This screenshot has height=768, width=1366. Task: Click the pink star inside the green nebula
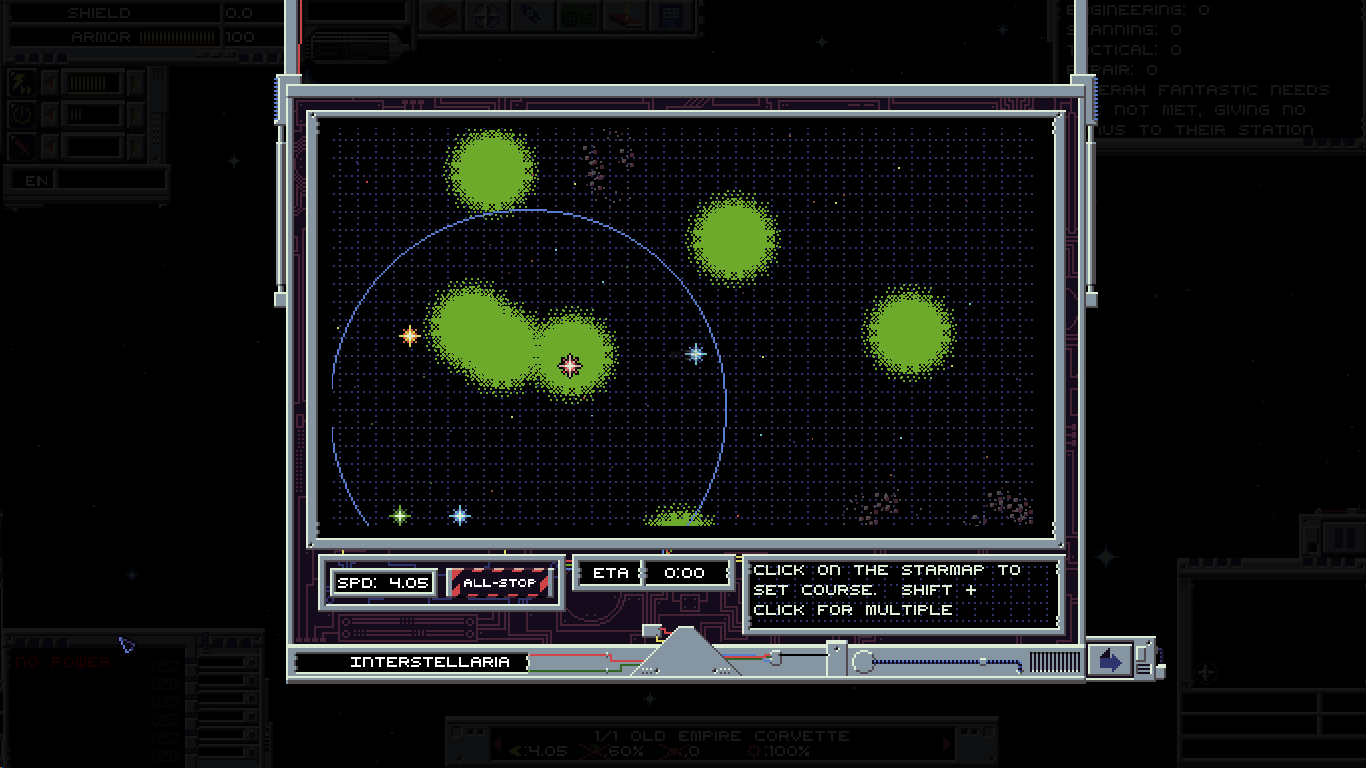(570, 366)
